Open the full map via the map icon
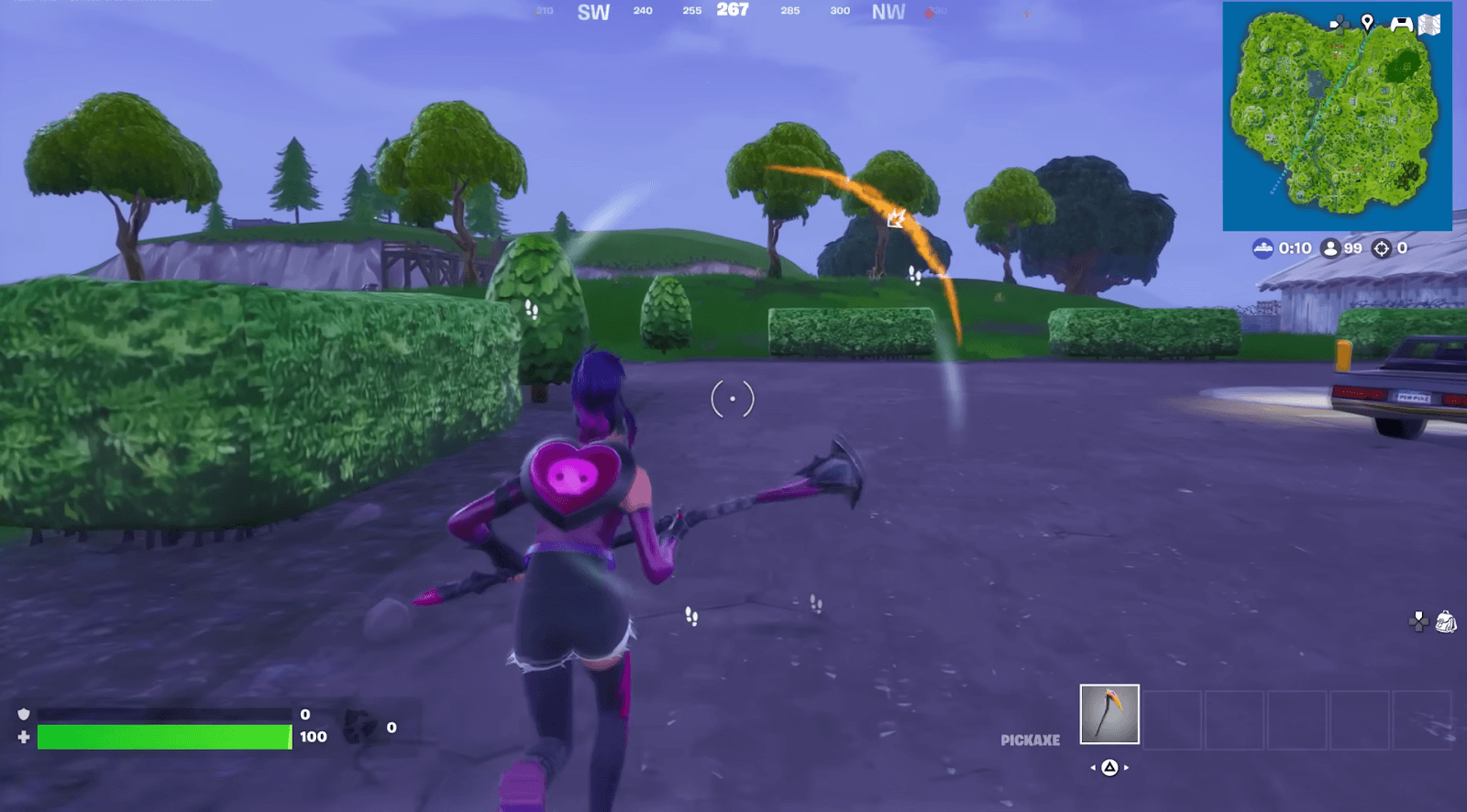The width and height of the screenshot is (1467, 812). coord(1430,23)
